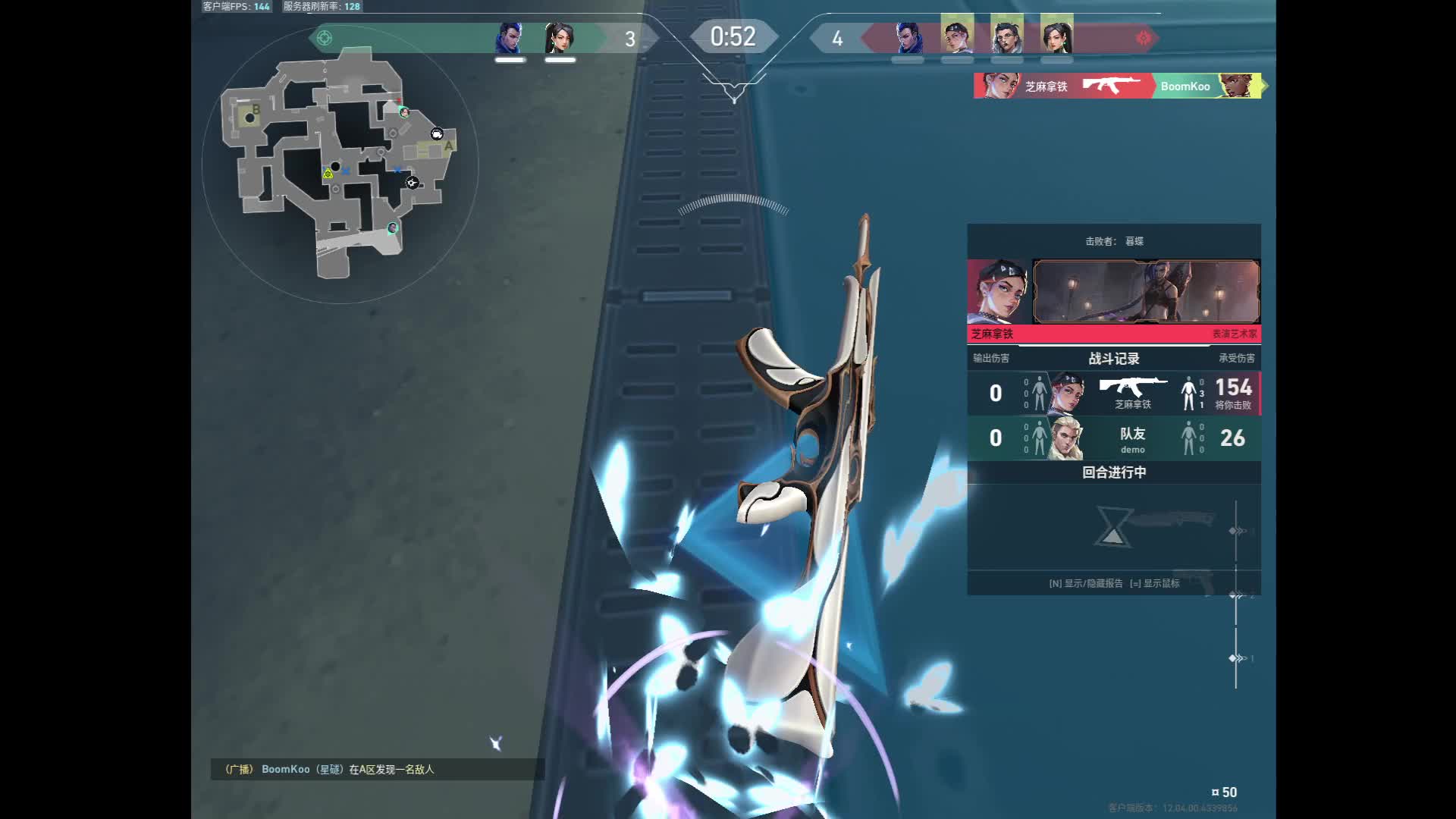Click the killer's agent portrait in report

tap(999, 292)
